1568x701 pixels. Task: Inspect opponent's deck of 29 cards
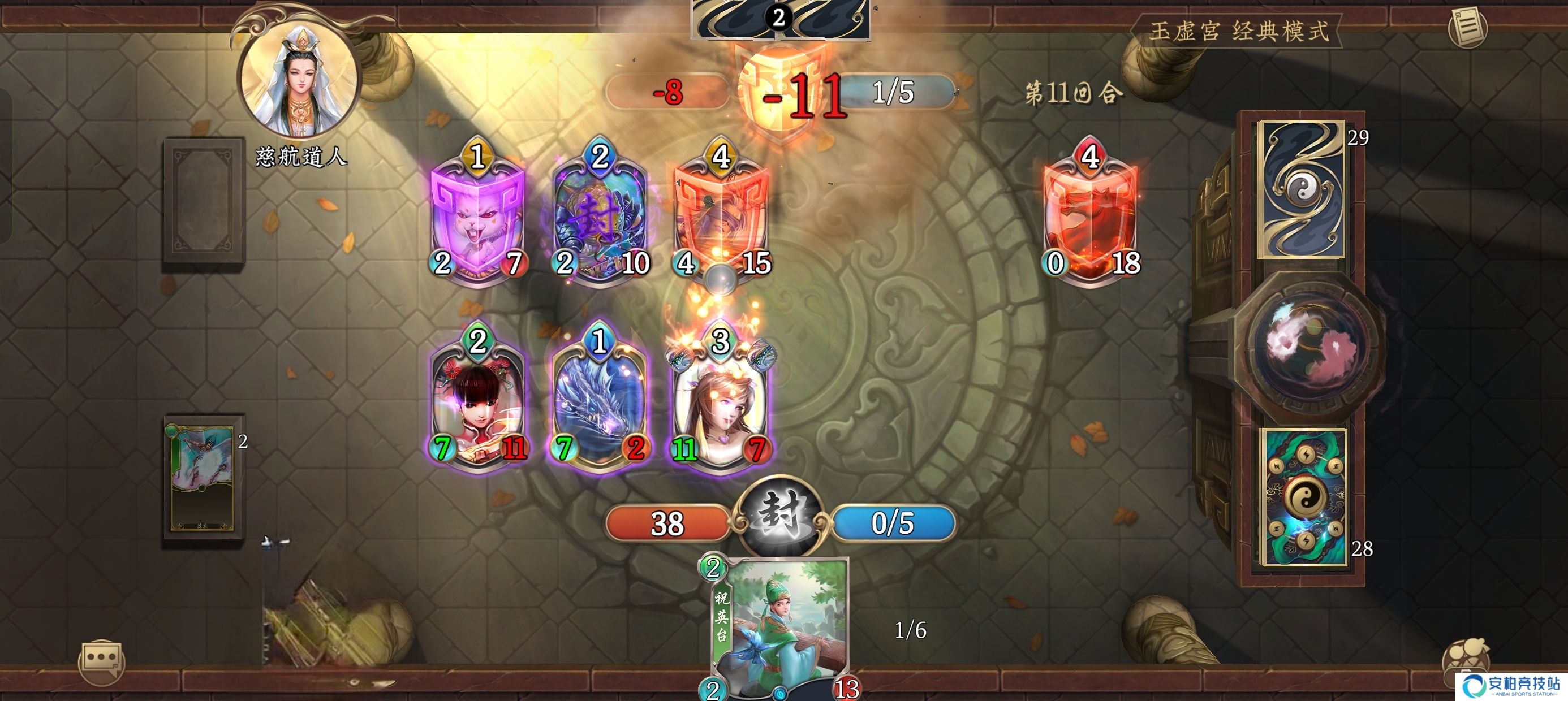[x=1302, y=189]
